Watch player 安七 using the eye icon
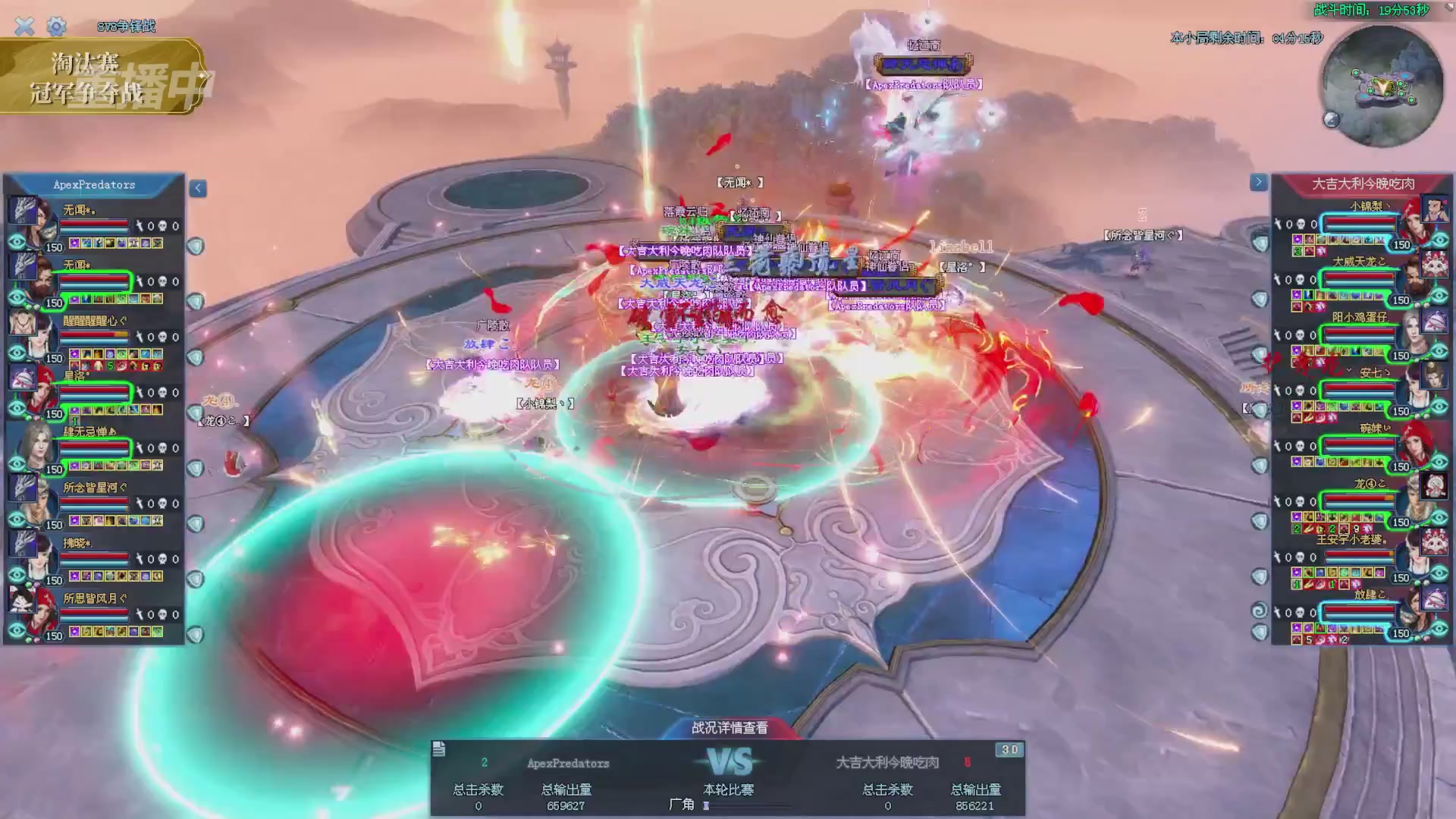1456x819 pixels. click(1439, 407)
